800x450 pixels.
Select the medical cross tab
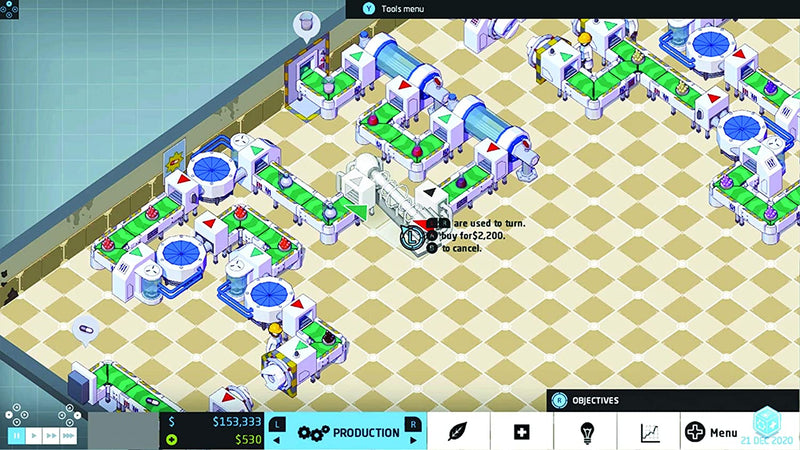(521, 432)
